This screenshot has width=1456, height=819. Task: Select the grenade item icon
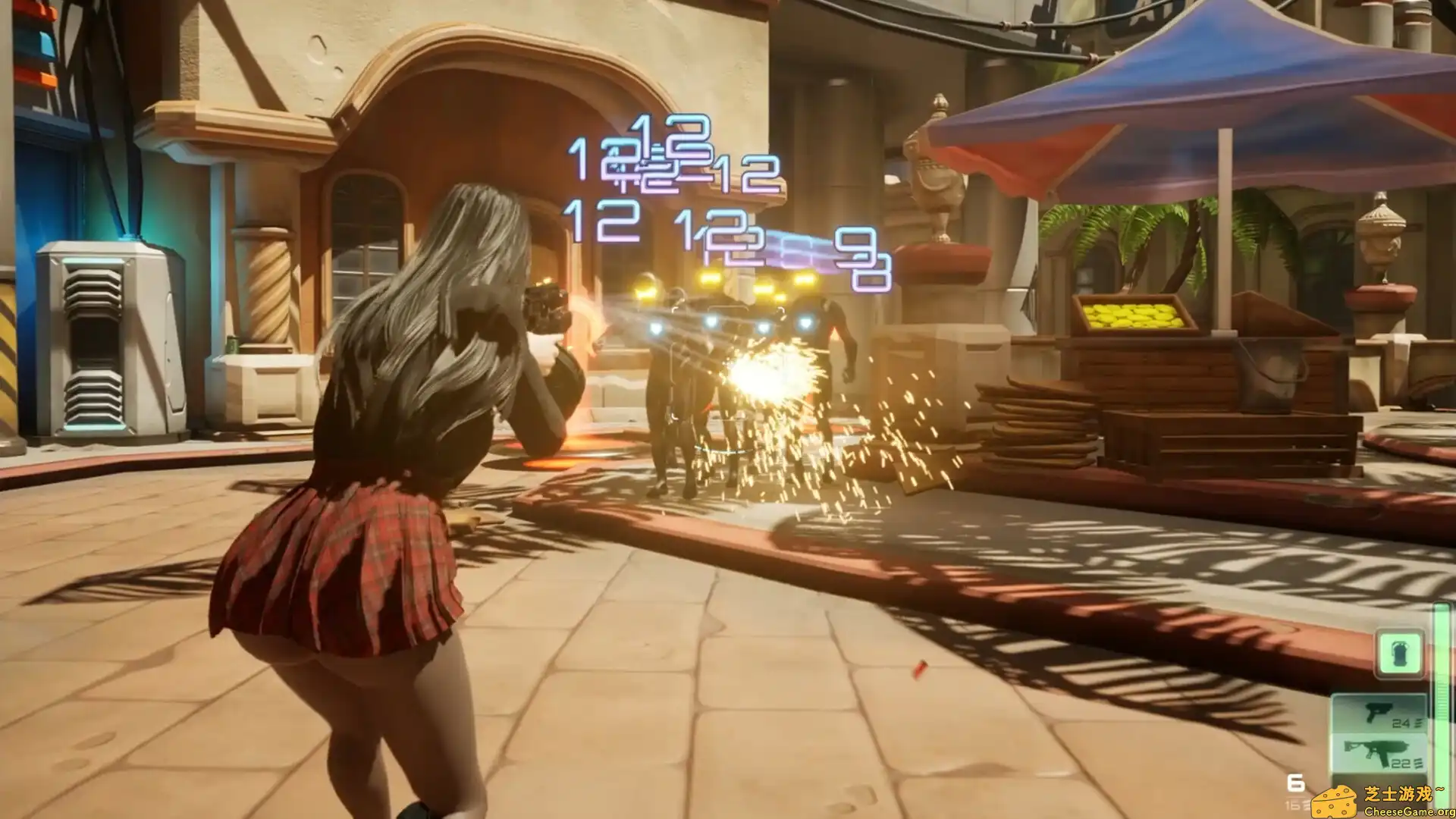[x=1399, y=654]
